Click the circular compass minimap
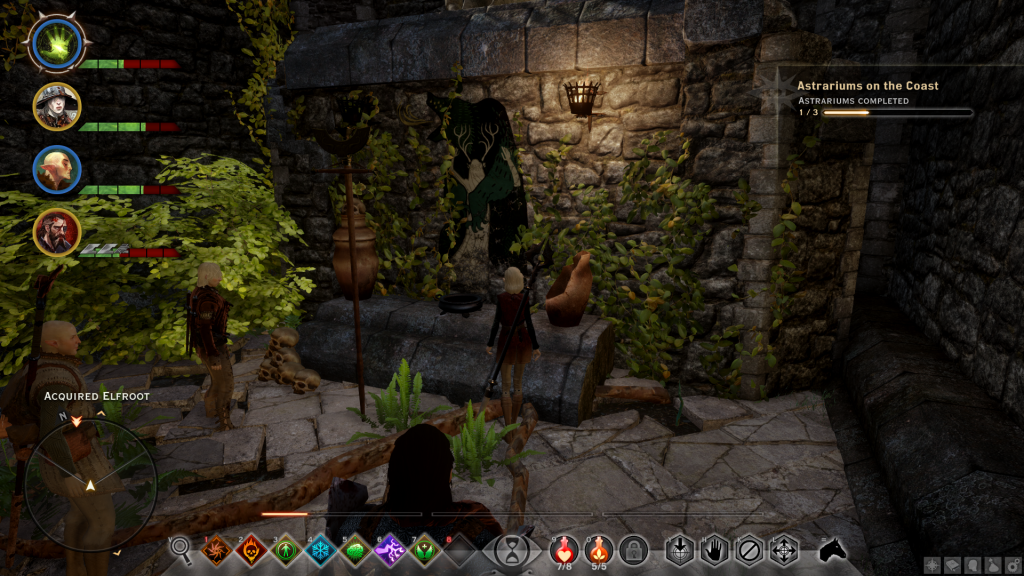Image resolution: width=1024 pixels, height=576 pixels. point(90,485)
